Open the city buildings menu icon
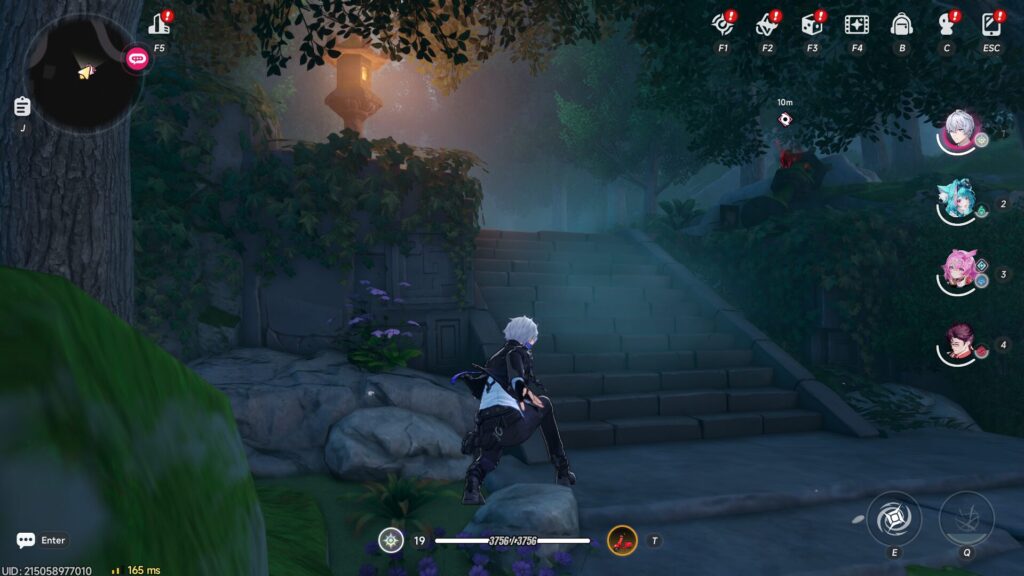 (x=159, y=25)
